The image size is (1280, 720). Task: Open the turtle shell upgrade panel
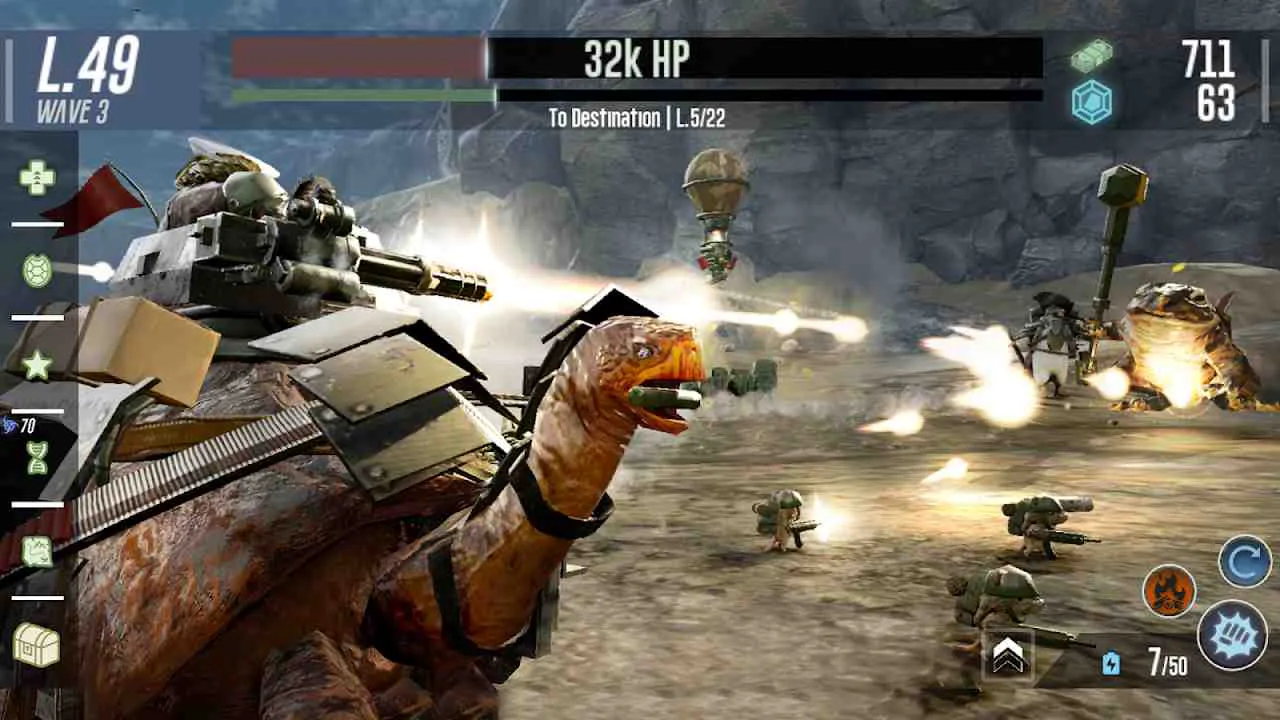tap(36, 270)
